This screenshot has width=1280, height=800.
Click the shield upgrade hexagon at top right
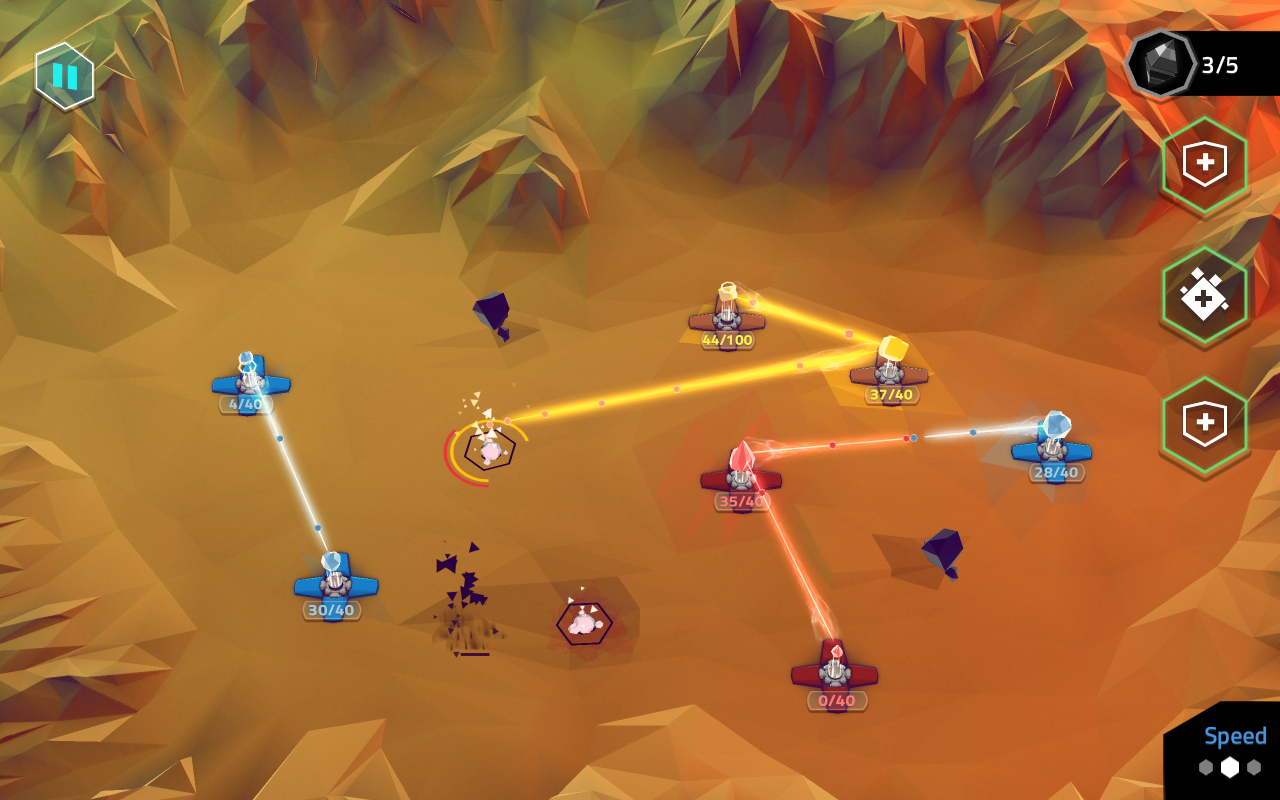tap(1205, 165)
